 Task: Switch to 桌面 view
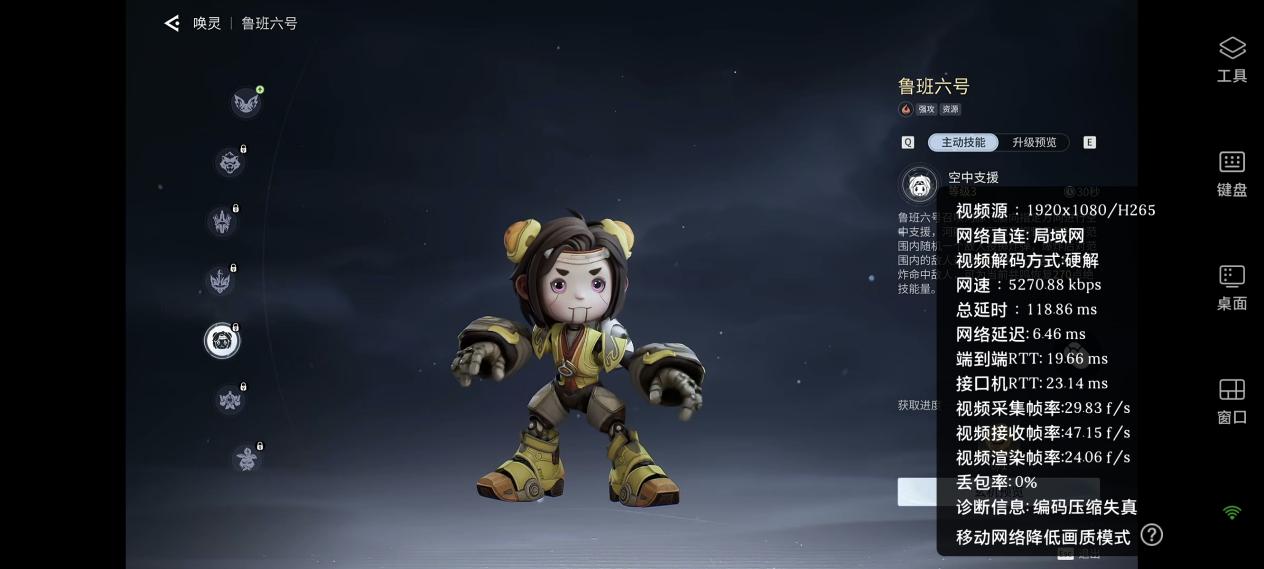[x=1232, y=287]
